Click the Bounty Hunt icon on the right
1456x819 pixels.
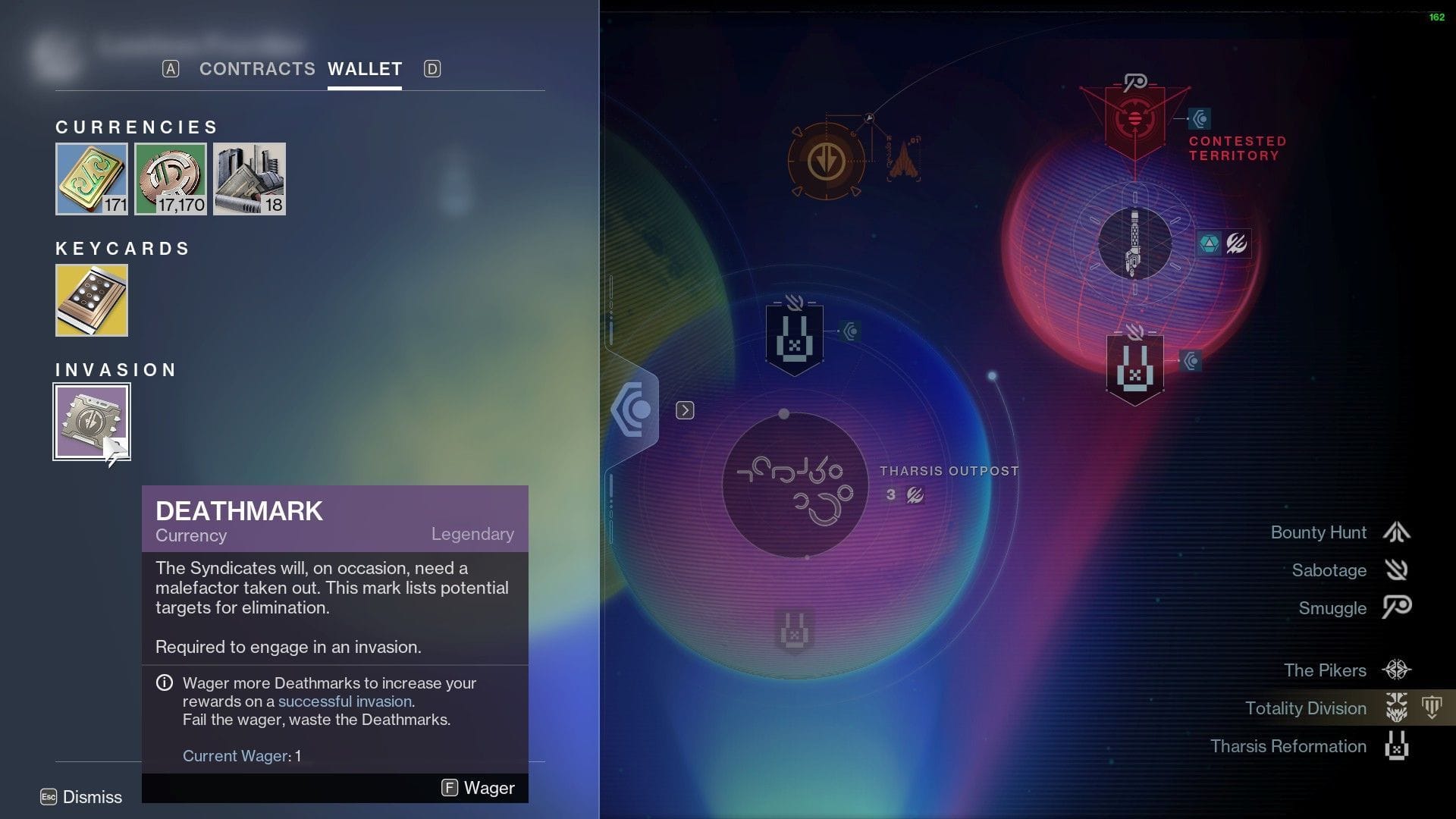[x=1395, y=532]
